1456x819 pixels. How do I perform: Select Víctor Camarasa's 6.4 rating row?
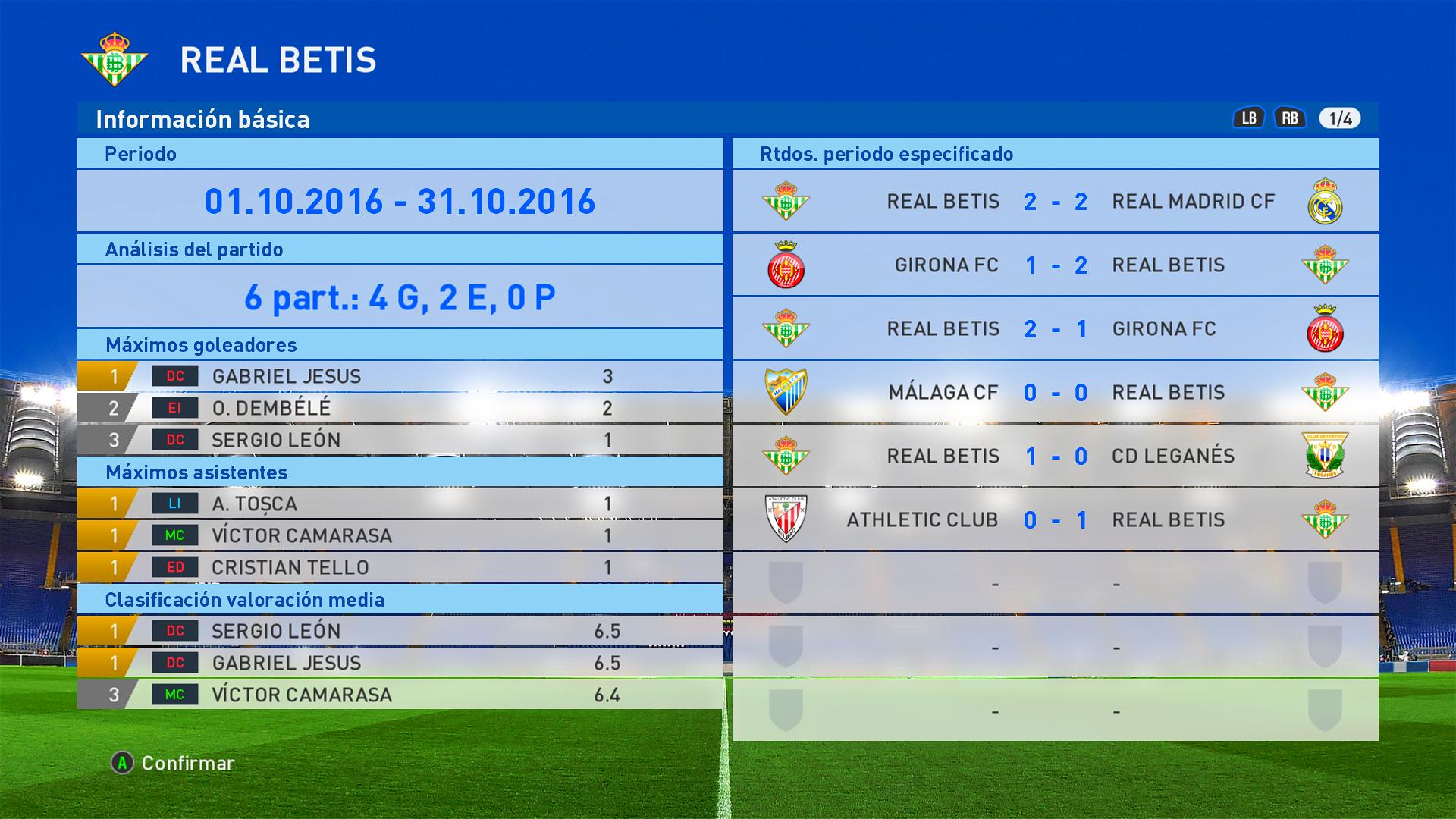[400, 695]
